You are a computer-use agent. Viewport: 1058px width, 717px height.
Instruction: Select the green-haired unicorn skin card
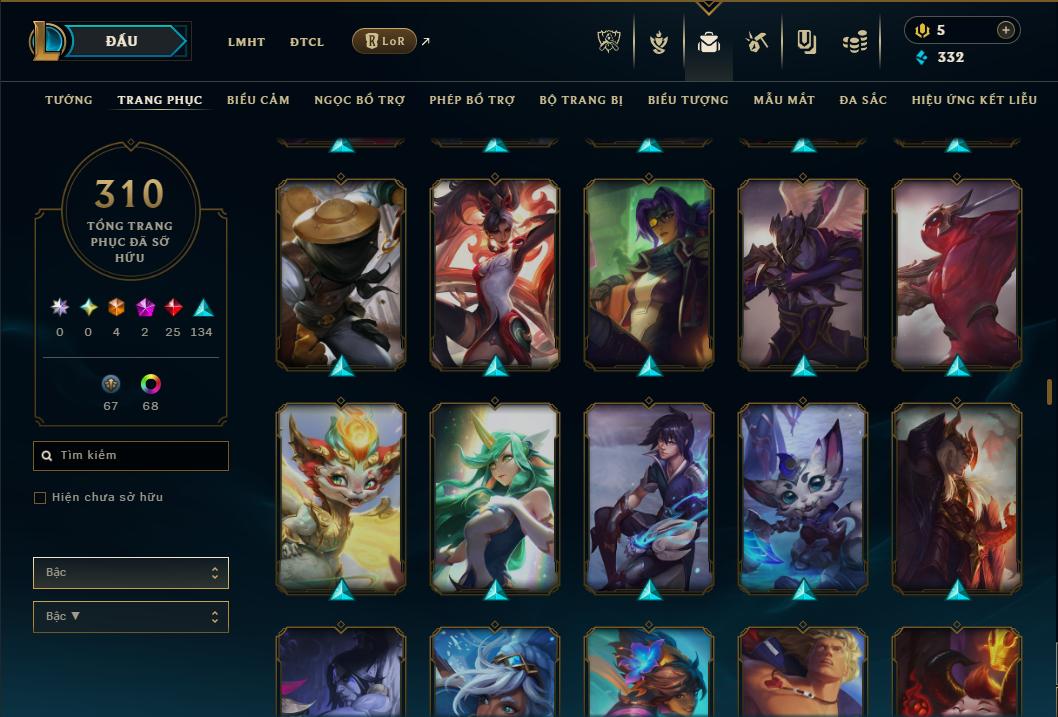click(x=495, y=497)
